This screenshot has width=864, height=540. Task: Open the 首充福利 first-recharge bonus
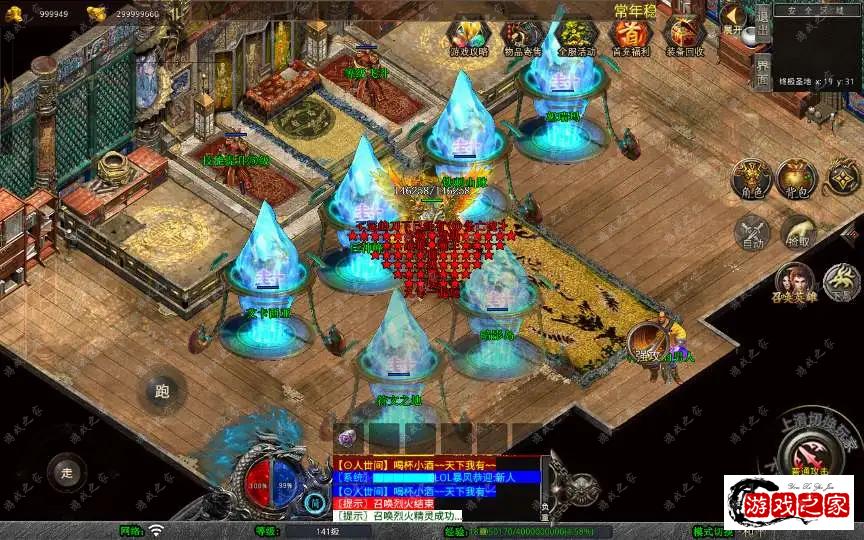click(x=630, y=37)
